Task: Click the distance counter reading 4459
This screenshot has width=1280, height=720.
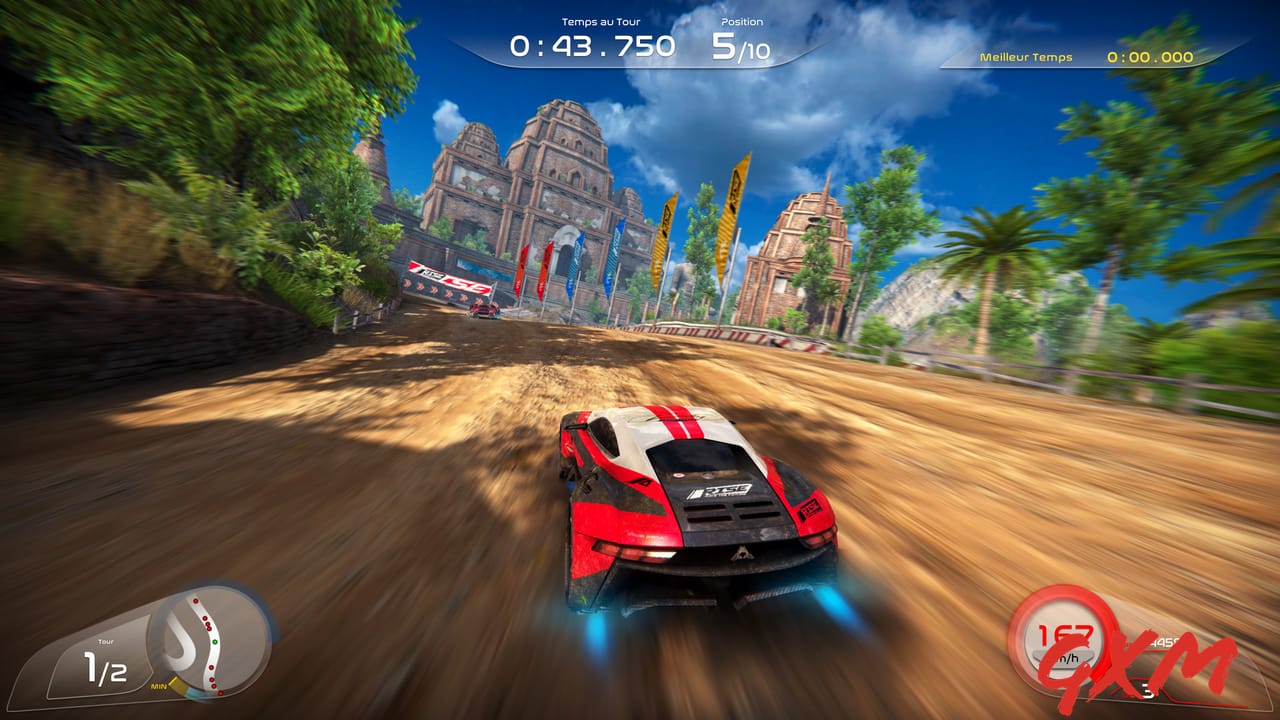Action: click(x=1166, y=642)
